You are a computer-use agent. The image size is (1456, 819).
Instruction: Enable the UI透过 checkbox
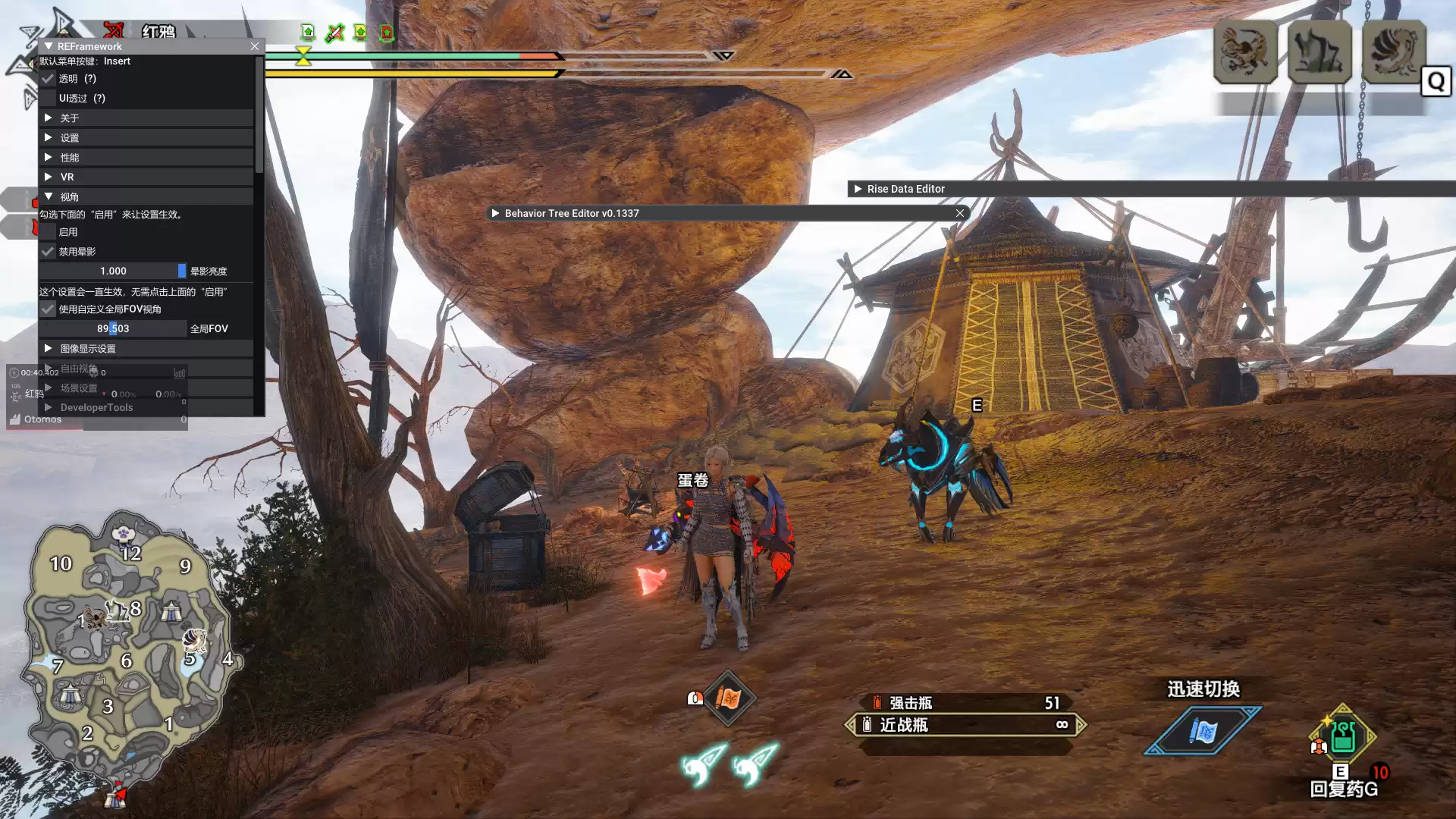[x=48, y=98]
